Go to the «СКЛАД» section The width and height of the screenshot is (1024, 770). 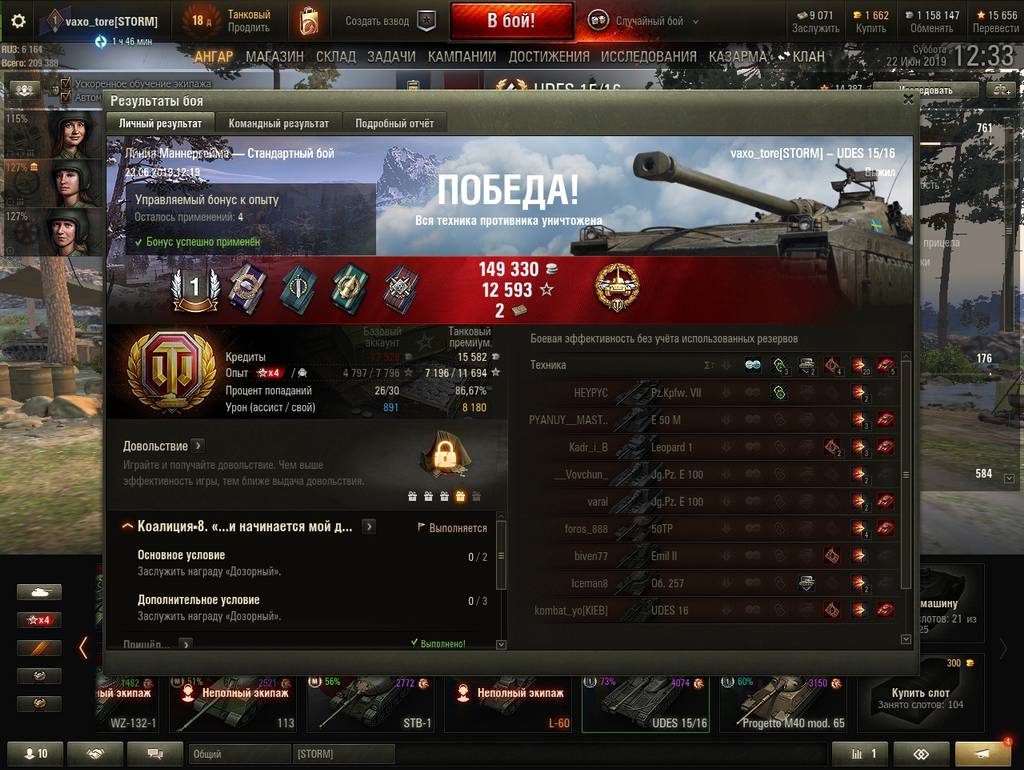[335, 57]
